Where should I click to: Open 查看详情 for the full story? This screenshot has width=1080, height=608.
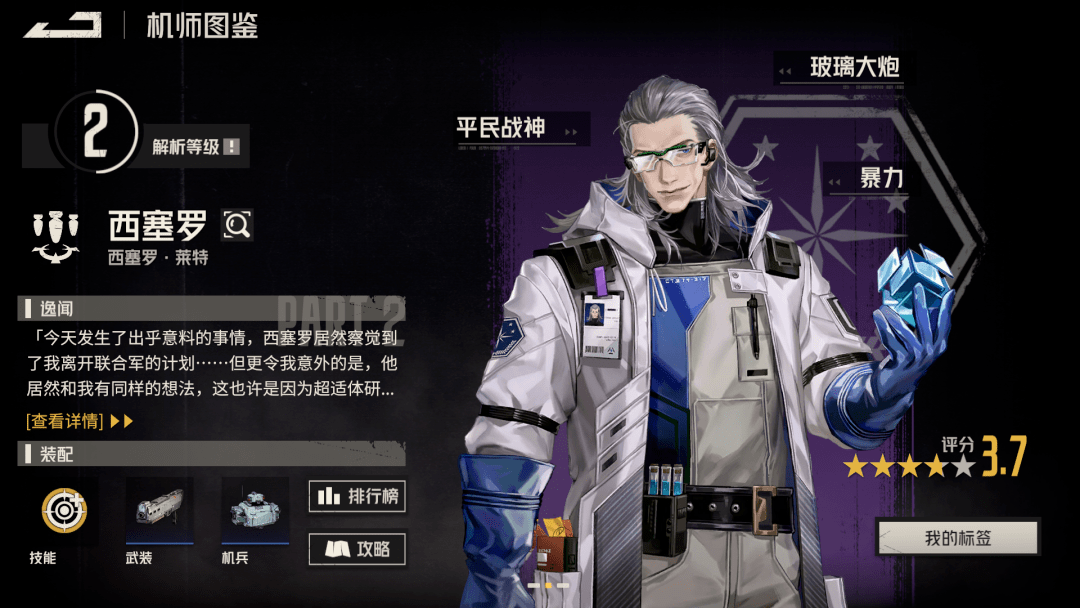(x=79, y=421)
